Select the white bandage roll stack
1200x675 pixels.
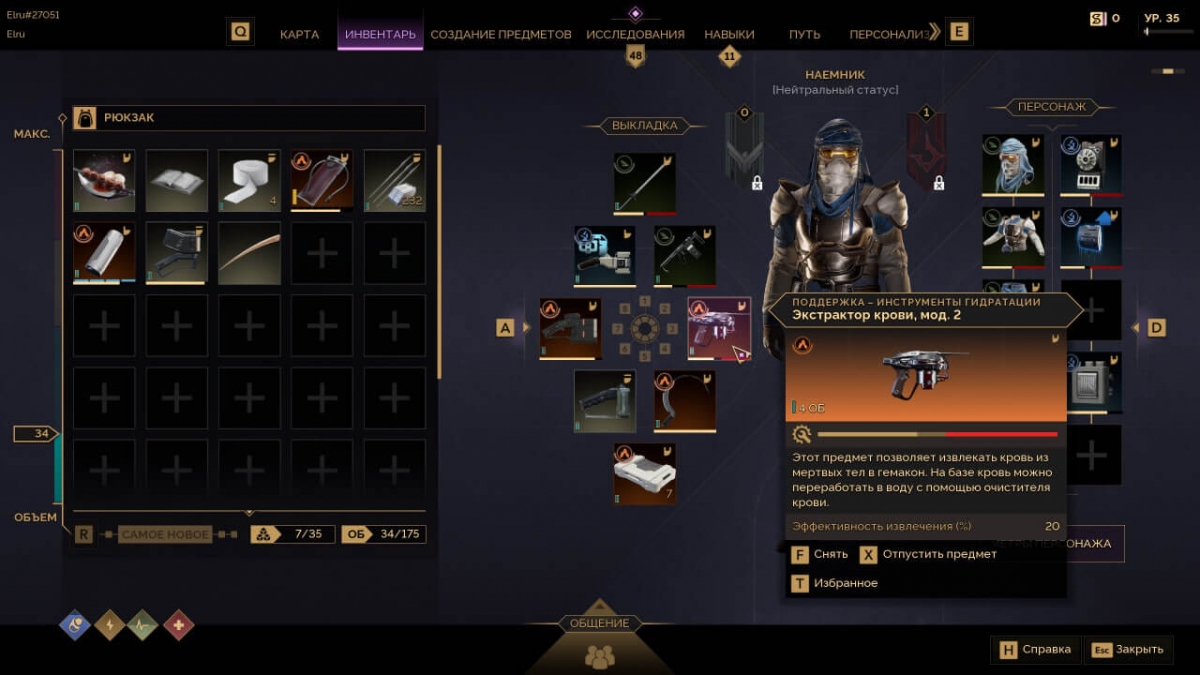point(249,181)
